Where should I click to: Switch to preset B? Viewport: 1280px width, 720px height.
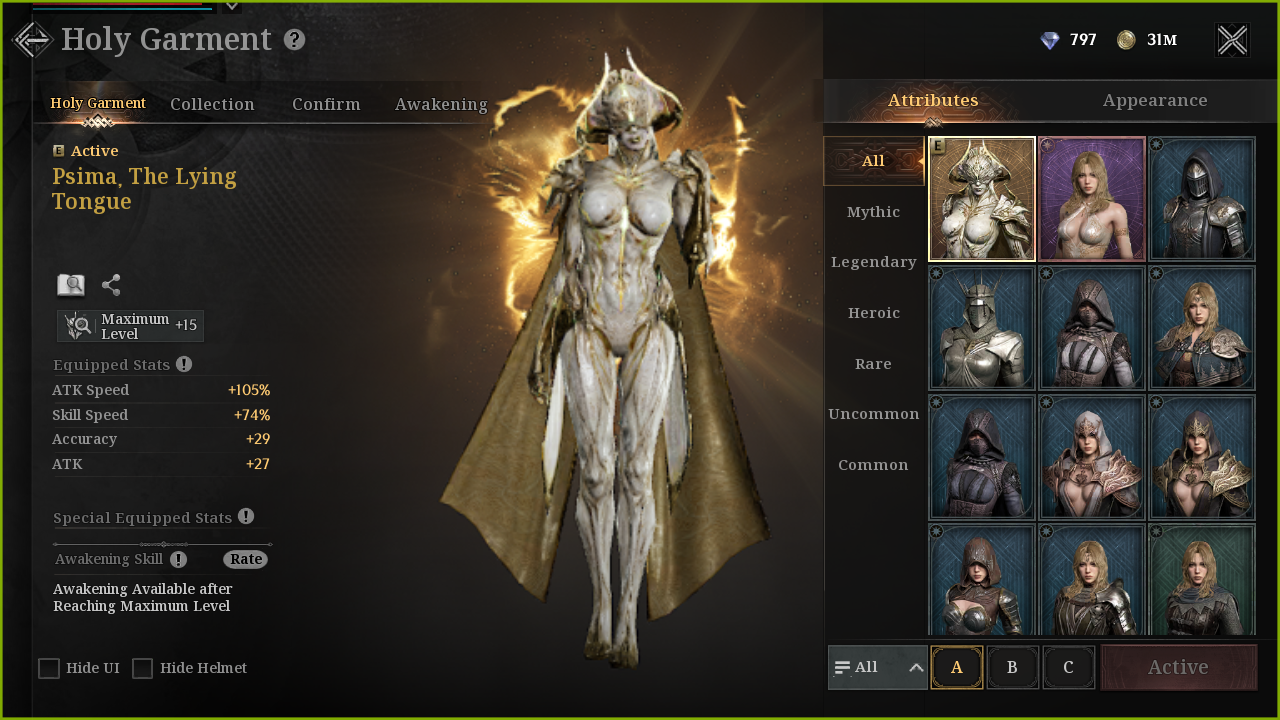tap(1012, 667)
